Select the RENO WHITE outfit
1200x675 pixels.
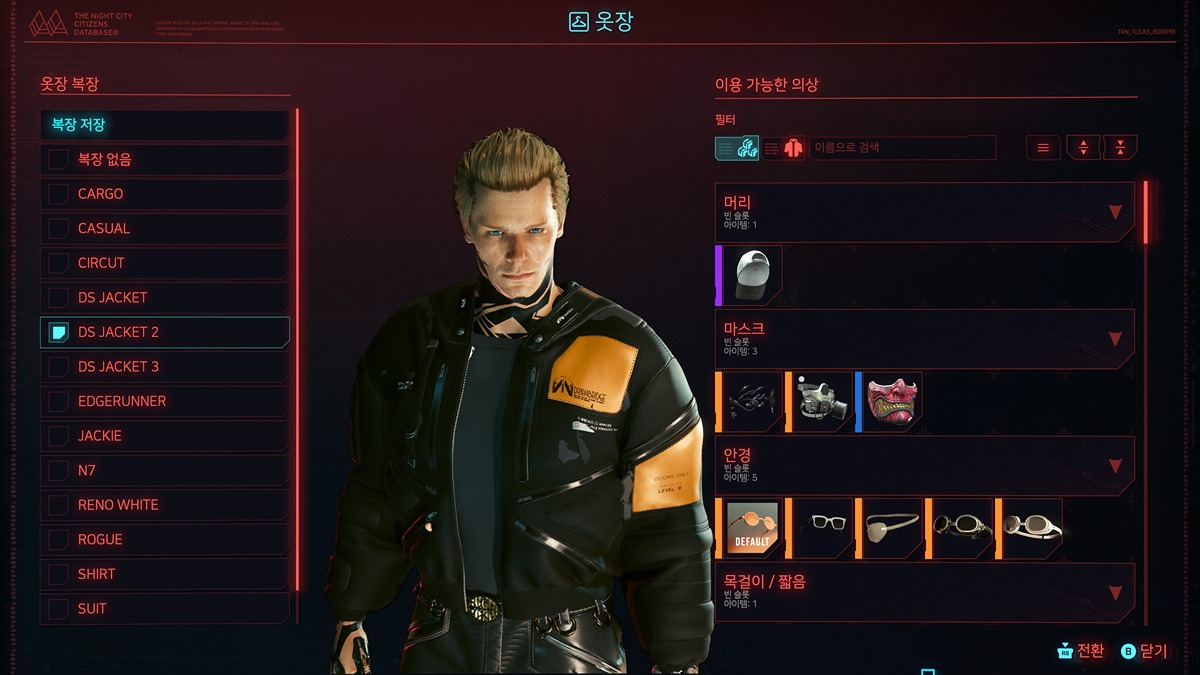(x=165, y=505)
